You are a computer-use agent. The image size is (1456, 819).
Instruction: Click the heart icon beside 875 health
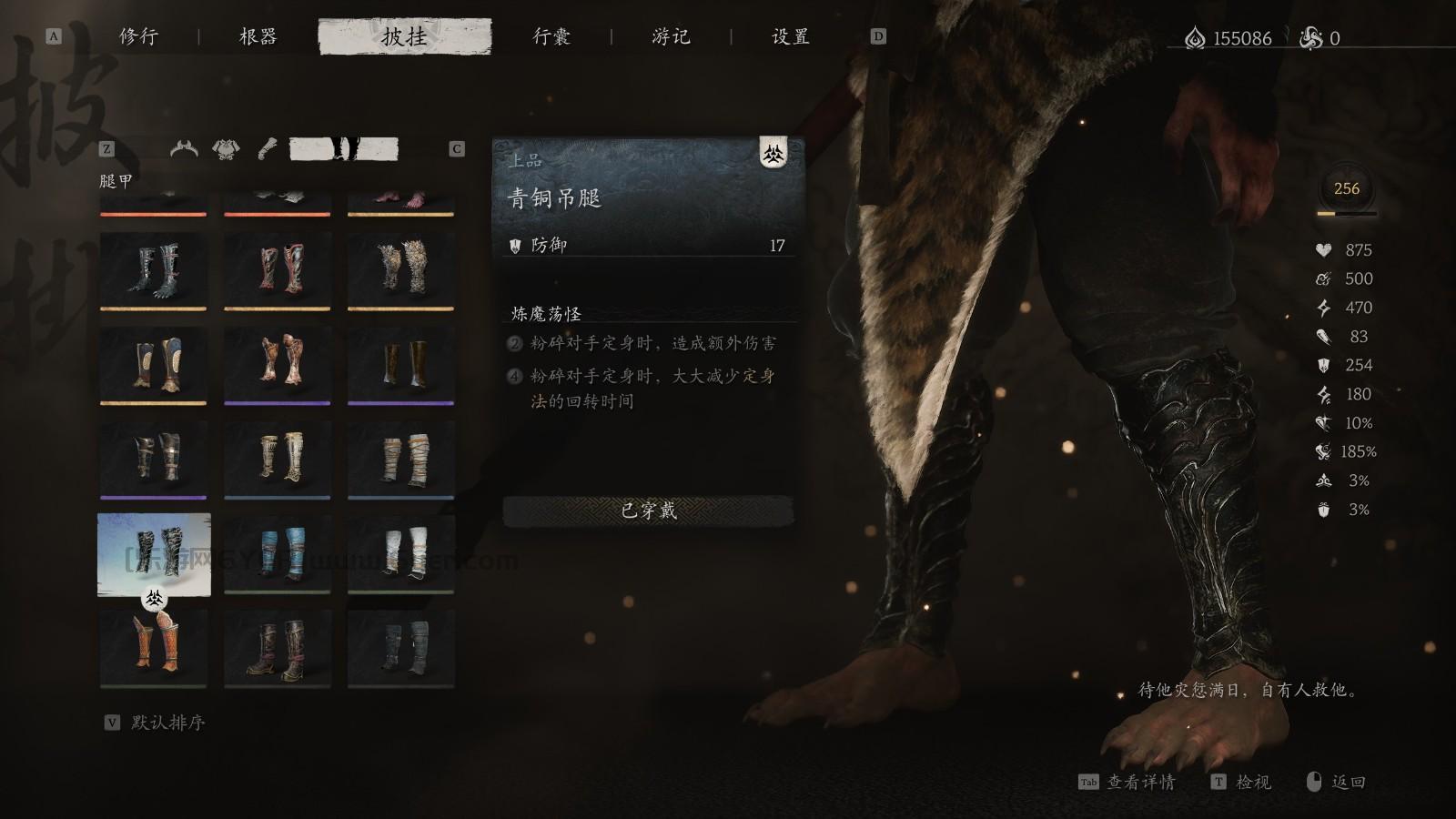1324,249
